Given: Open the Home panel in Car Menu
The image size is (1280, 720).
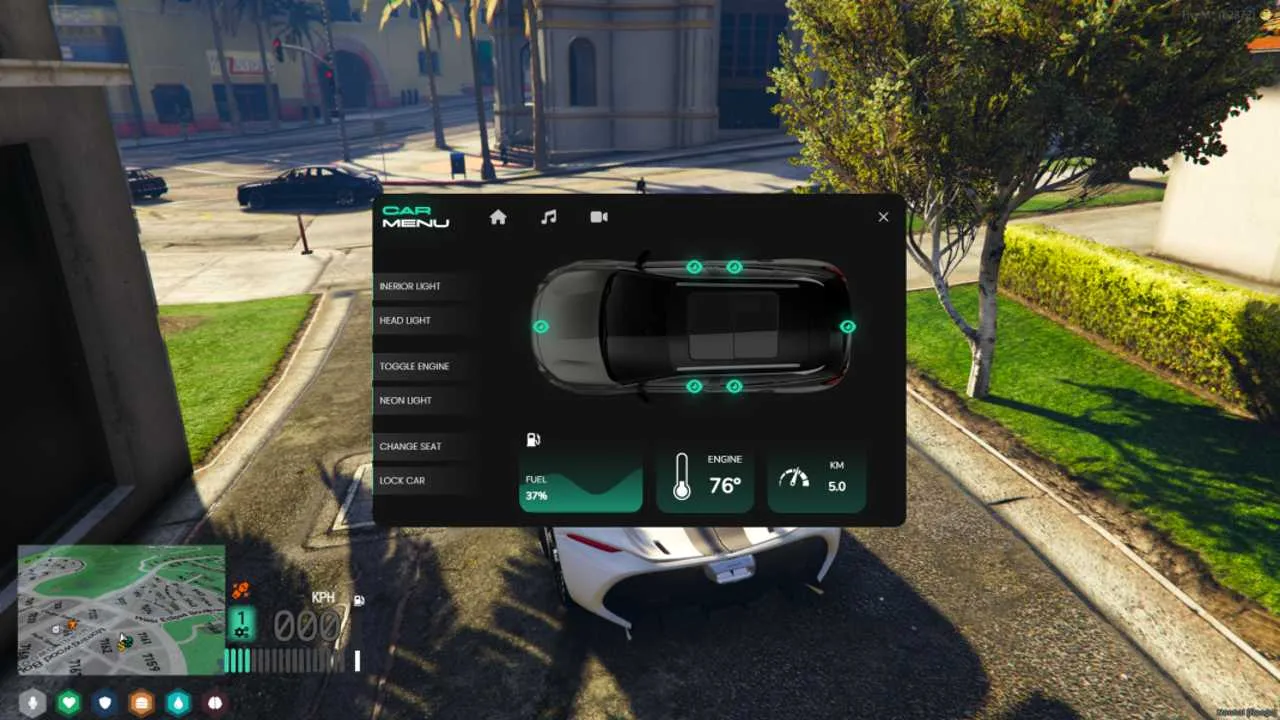Looking at the screenshot, I should [498, 217].
